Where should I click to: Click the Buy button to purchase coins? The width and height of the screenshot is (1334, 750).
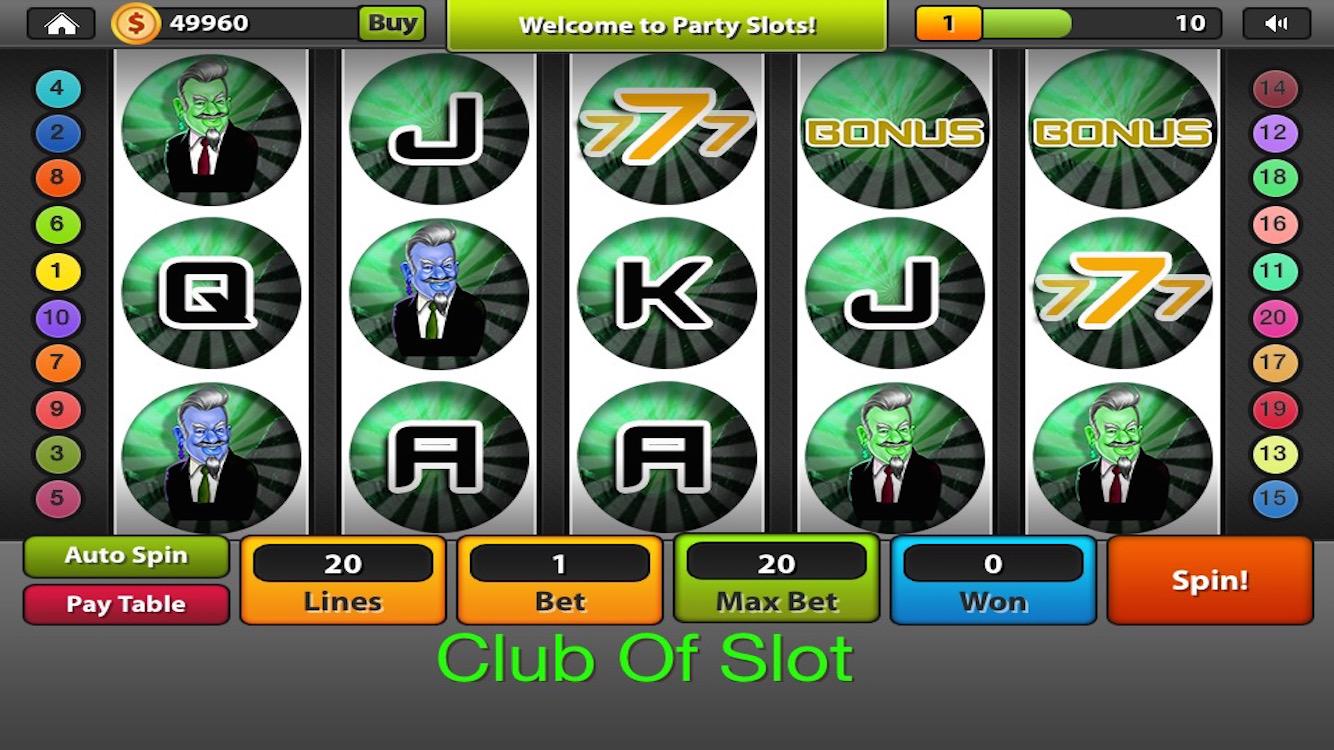(392, 22)
